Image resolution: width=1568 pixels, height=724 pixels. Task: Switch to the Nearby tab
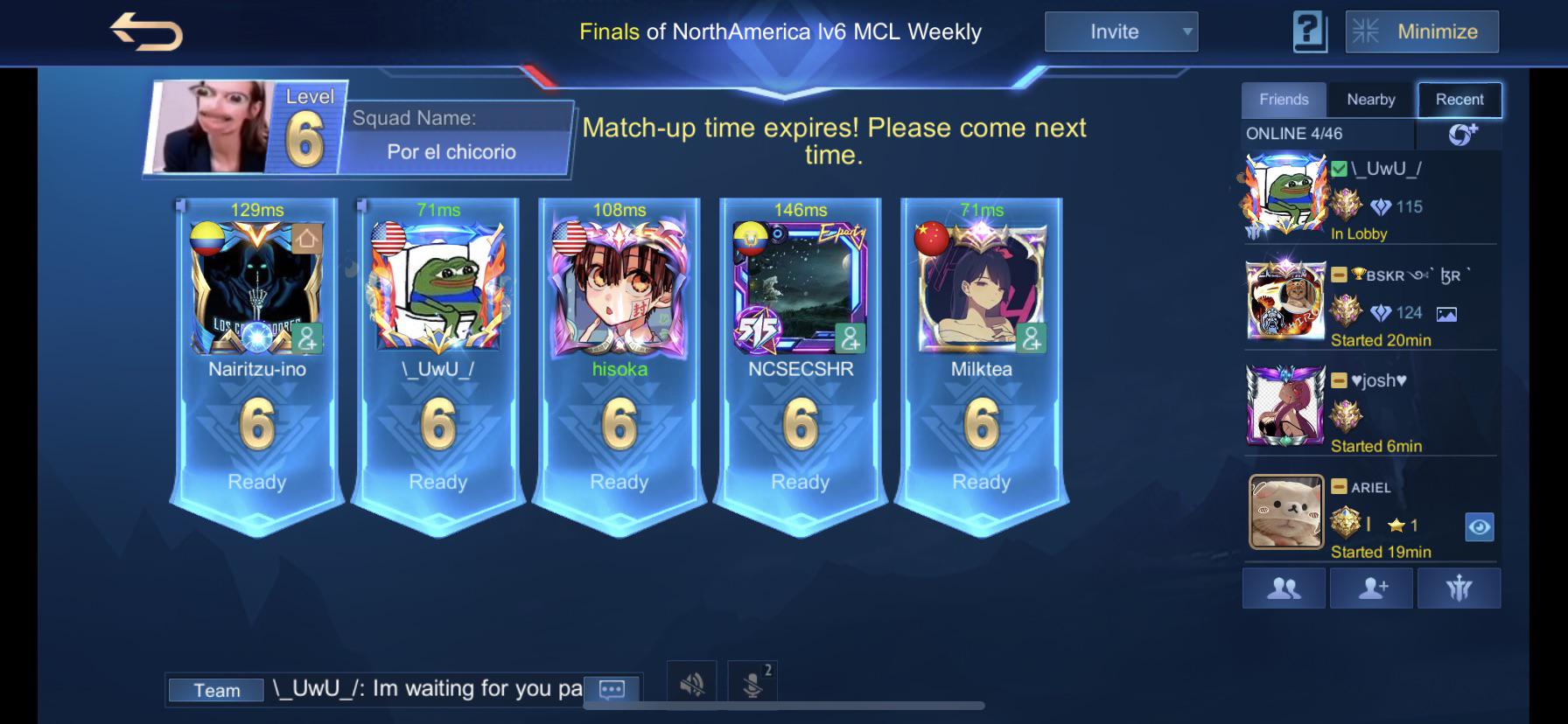[x=1371, y=99]
